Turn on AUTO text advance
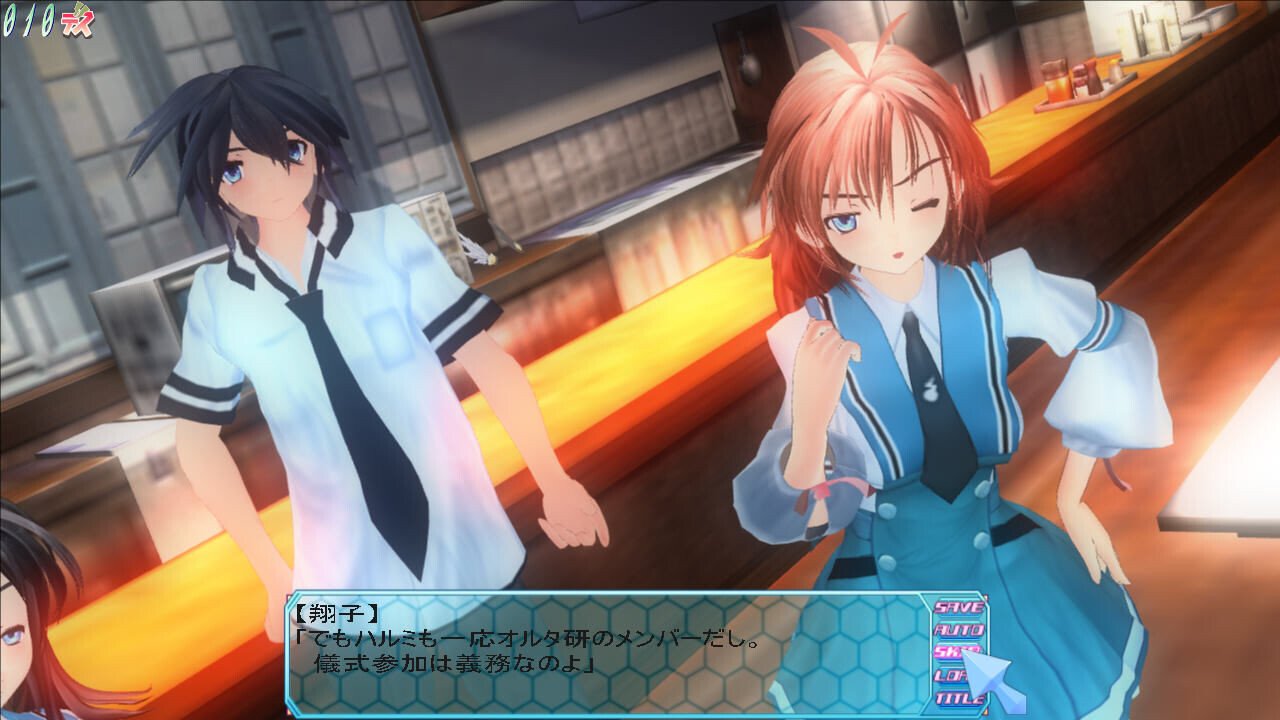This screenshot has height=720, width=1280. click(x=958, y=630)
